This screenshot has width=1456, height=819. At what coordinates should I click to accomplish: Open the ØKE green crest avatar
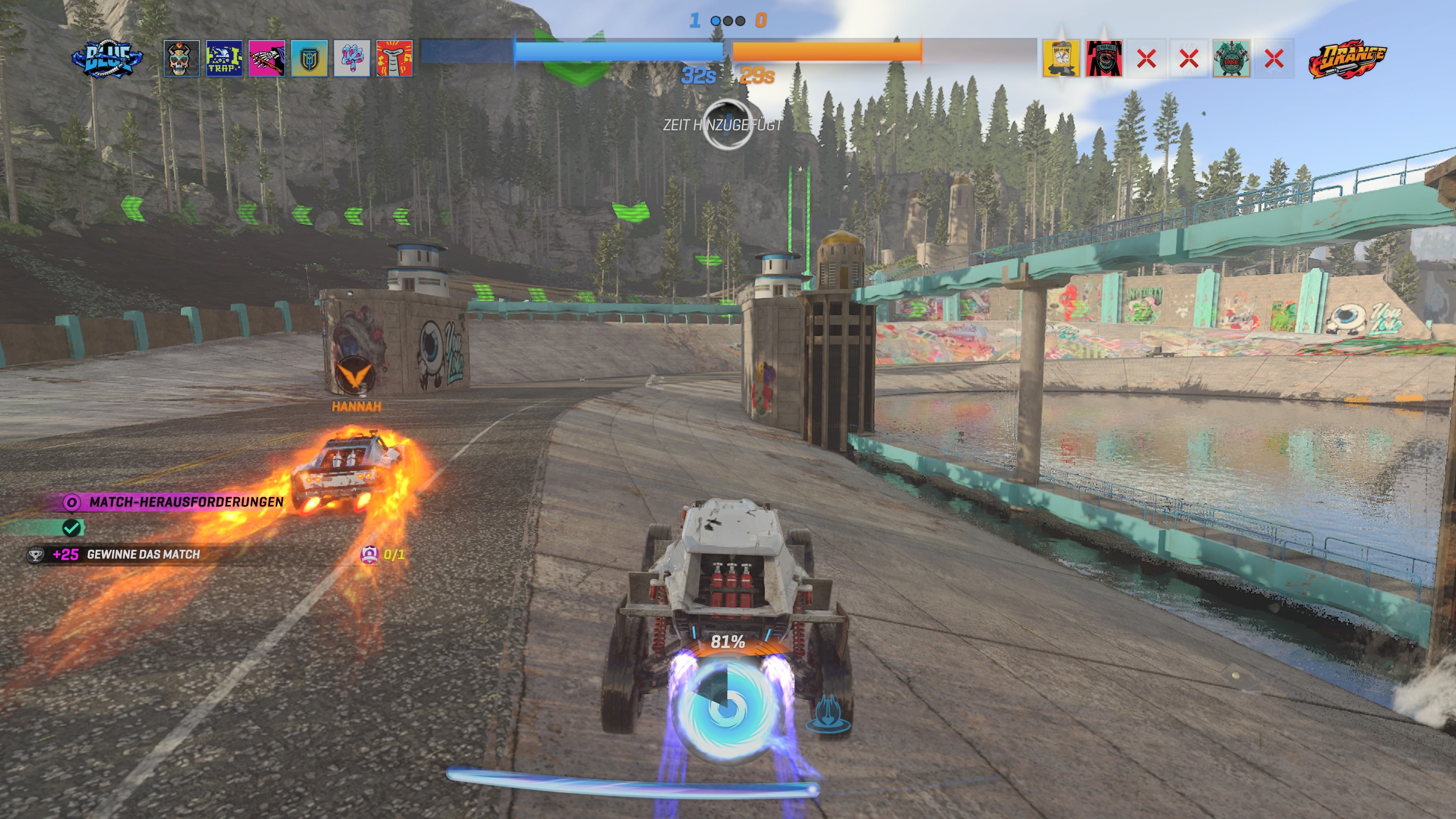(x=1232, y=58)
